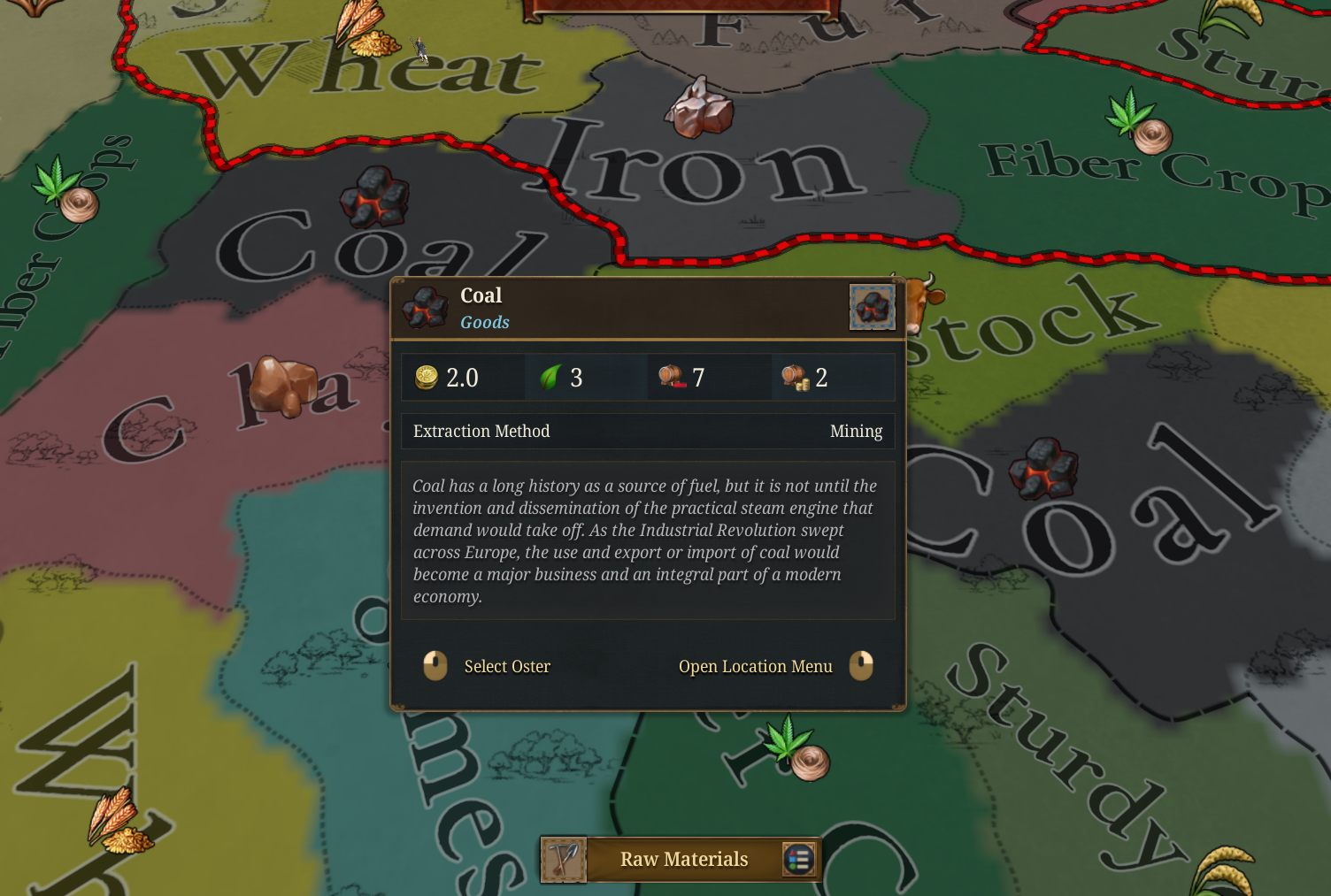Click the list icon beside Raw Materials
The height and width of the screenshot is (896, 1331).
tap(799, 859)
